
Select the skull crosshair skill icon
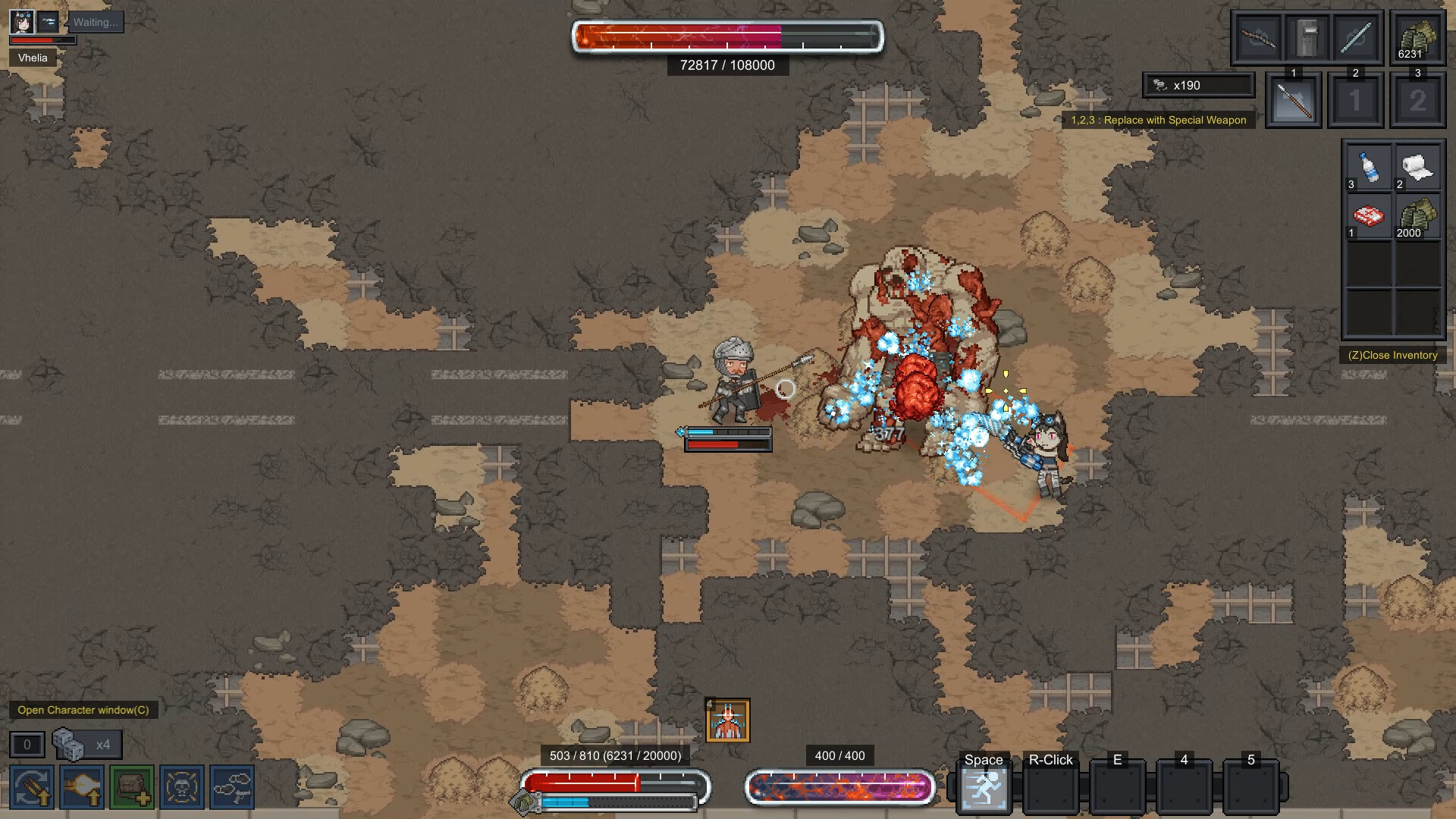(x=182, y=787)
